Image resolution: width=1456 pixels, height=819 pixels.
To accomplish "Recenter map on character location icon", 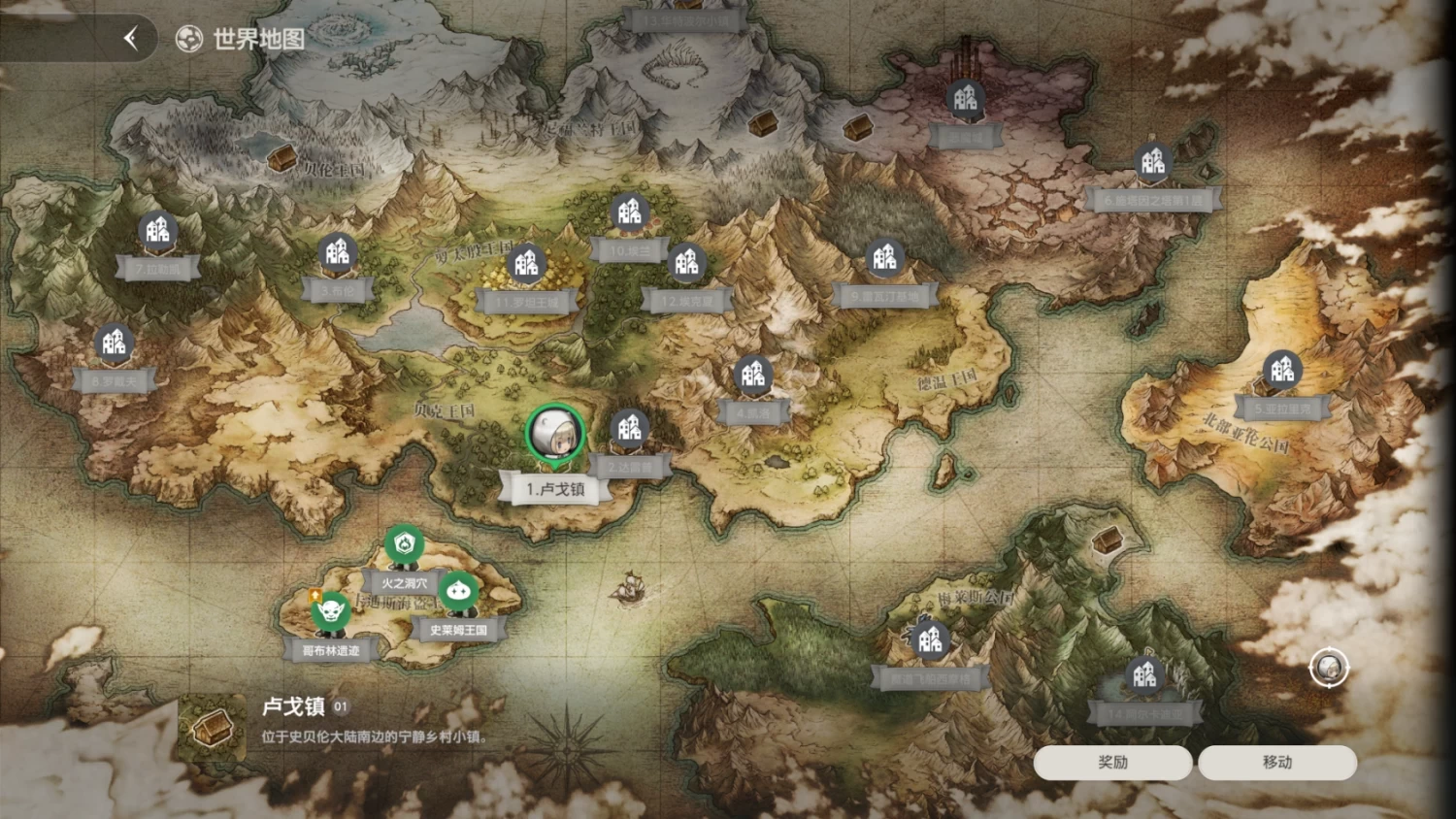I will 1328,668.
